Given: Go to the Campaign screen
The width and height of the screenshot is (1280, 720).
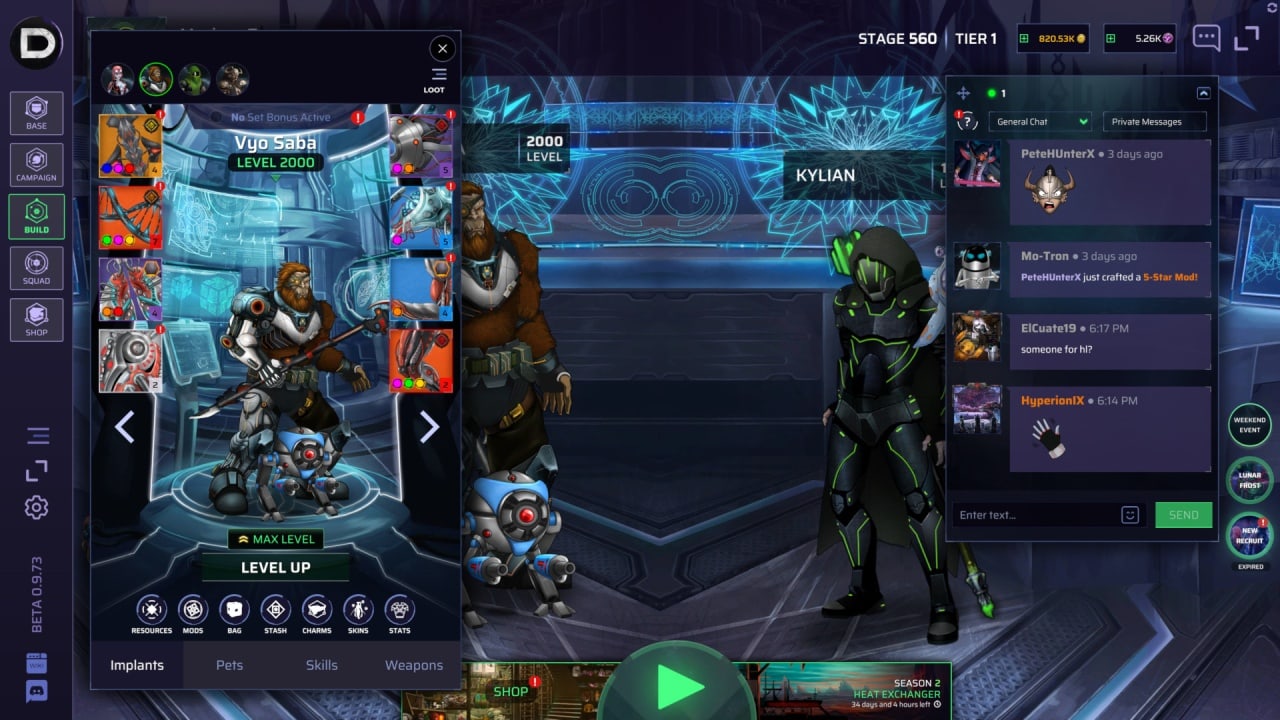Looking at the screenshot, I should coord(36,164).
